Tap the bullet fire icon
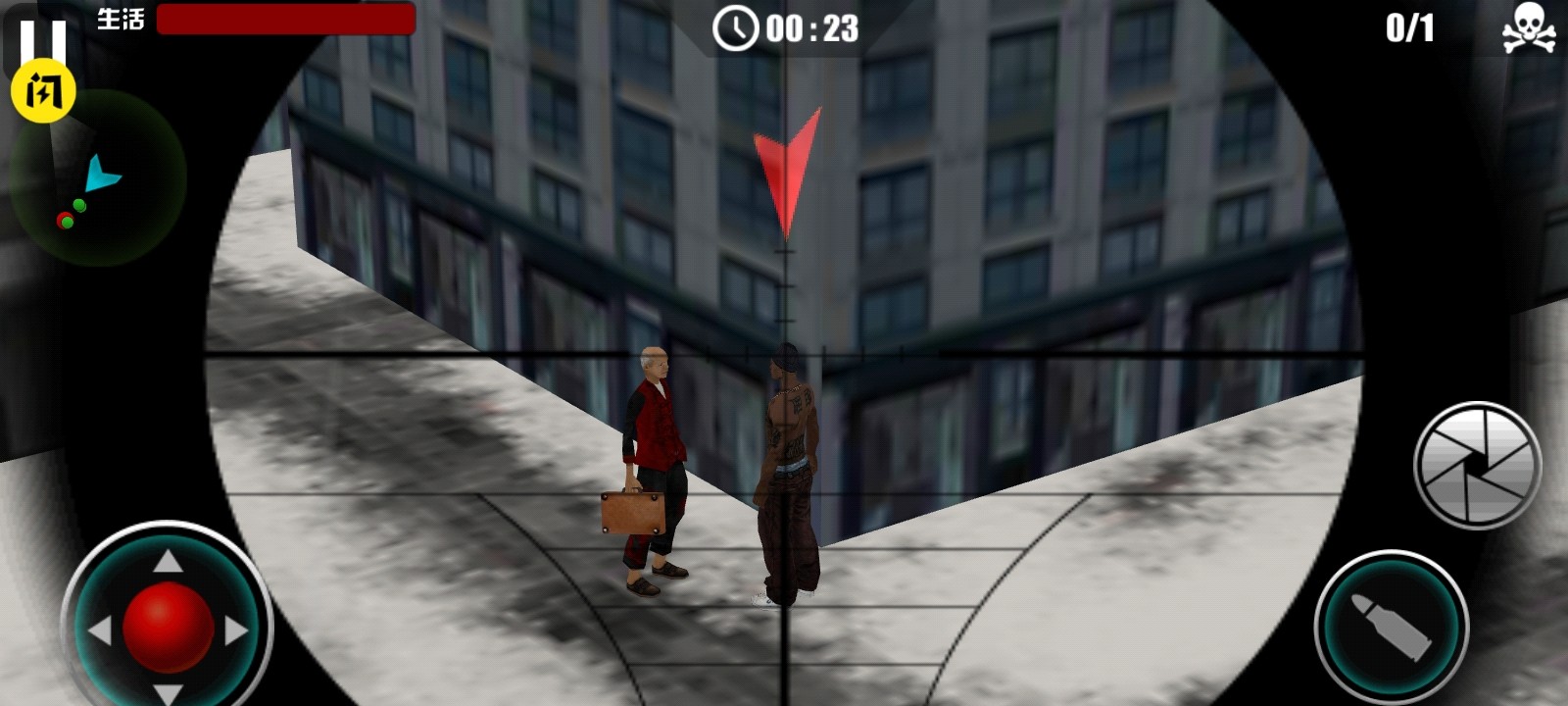1568x706 pixels. (1391, 625)
